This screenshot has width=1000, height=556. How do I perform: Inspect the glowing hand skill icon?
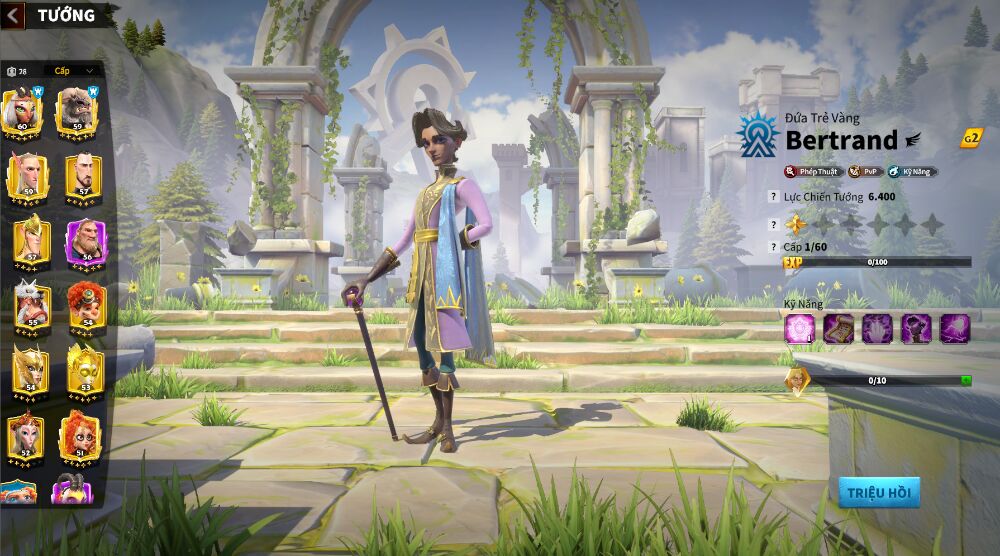click(x=877, y=328)
